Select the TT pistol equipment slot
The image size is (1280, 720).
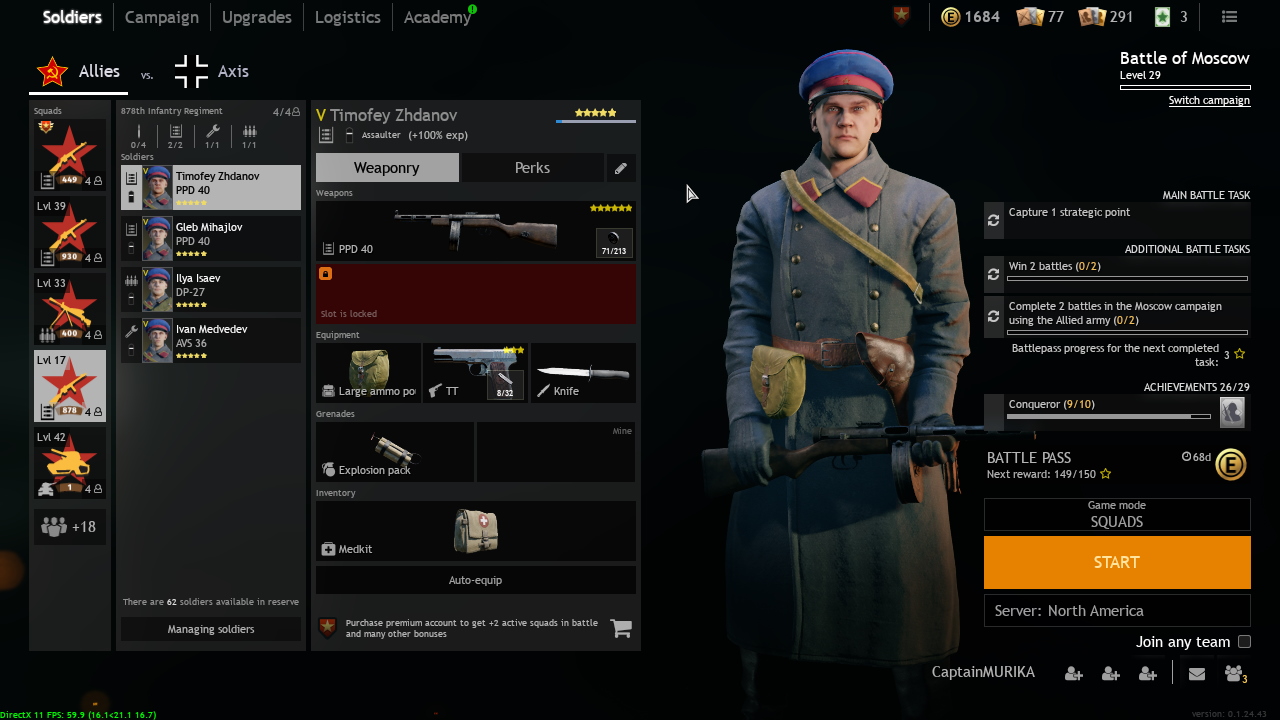(x=476, y=373)
